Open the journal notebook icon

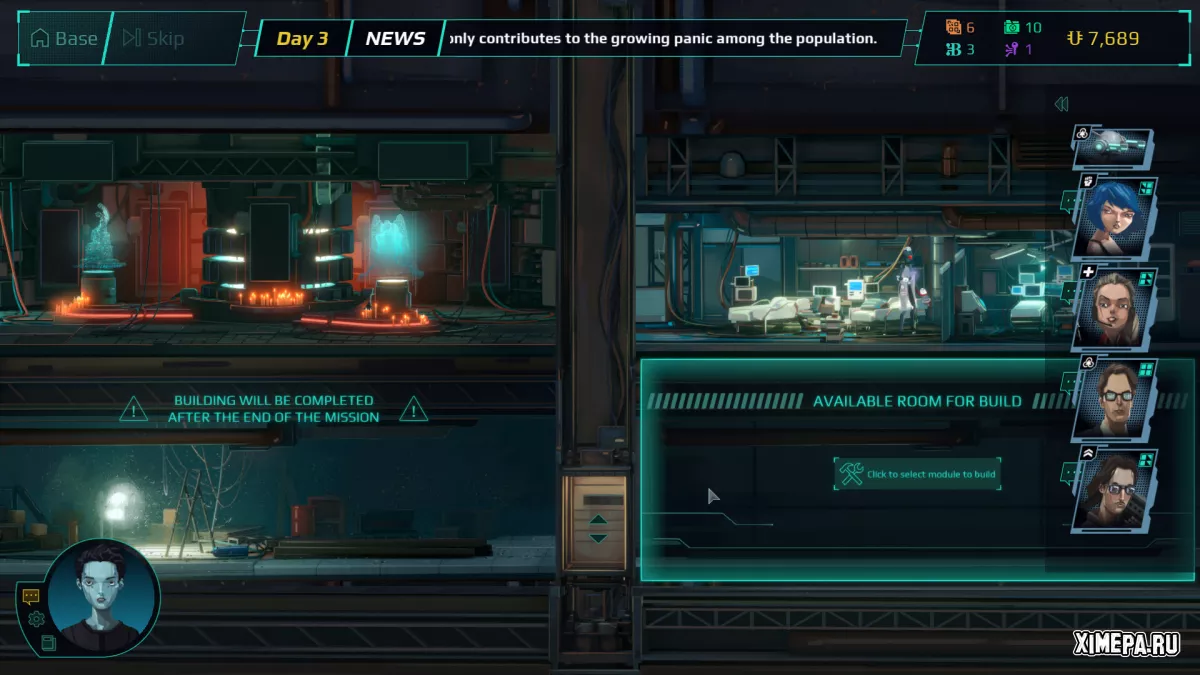(48, 642)
